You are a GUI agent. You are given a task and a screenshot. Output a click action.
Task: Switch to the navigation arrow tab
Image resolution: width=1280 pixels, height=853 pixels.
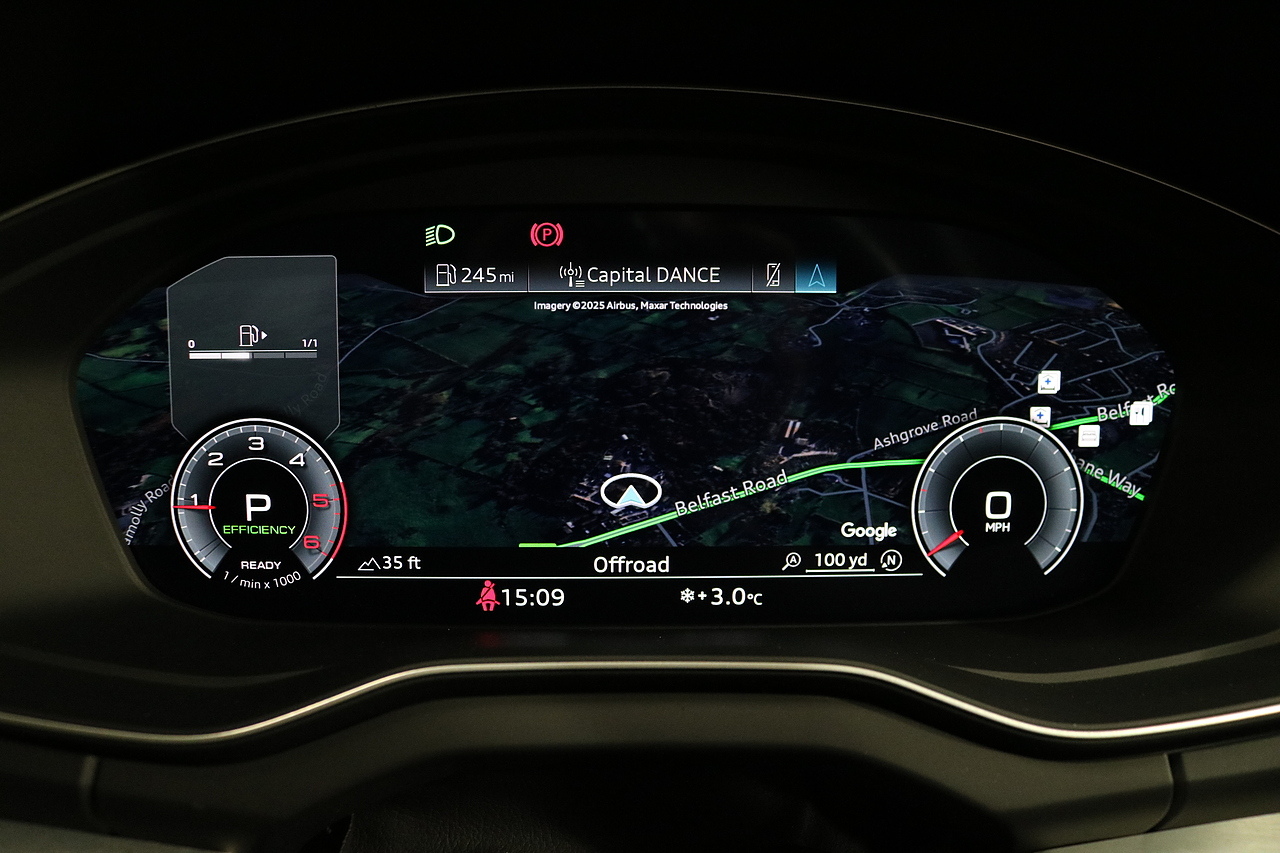pos(816,276)
